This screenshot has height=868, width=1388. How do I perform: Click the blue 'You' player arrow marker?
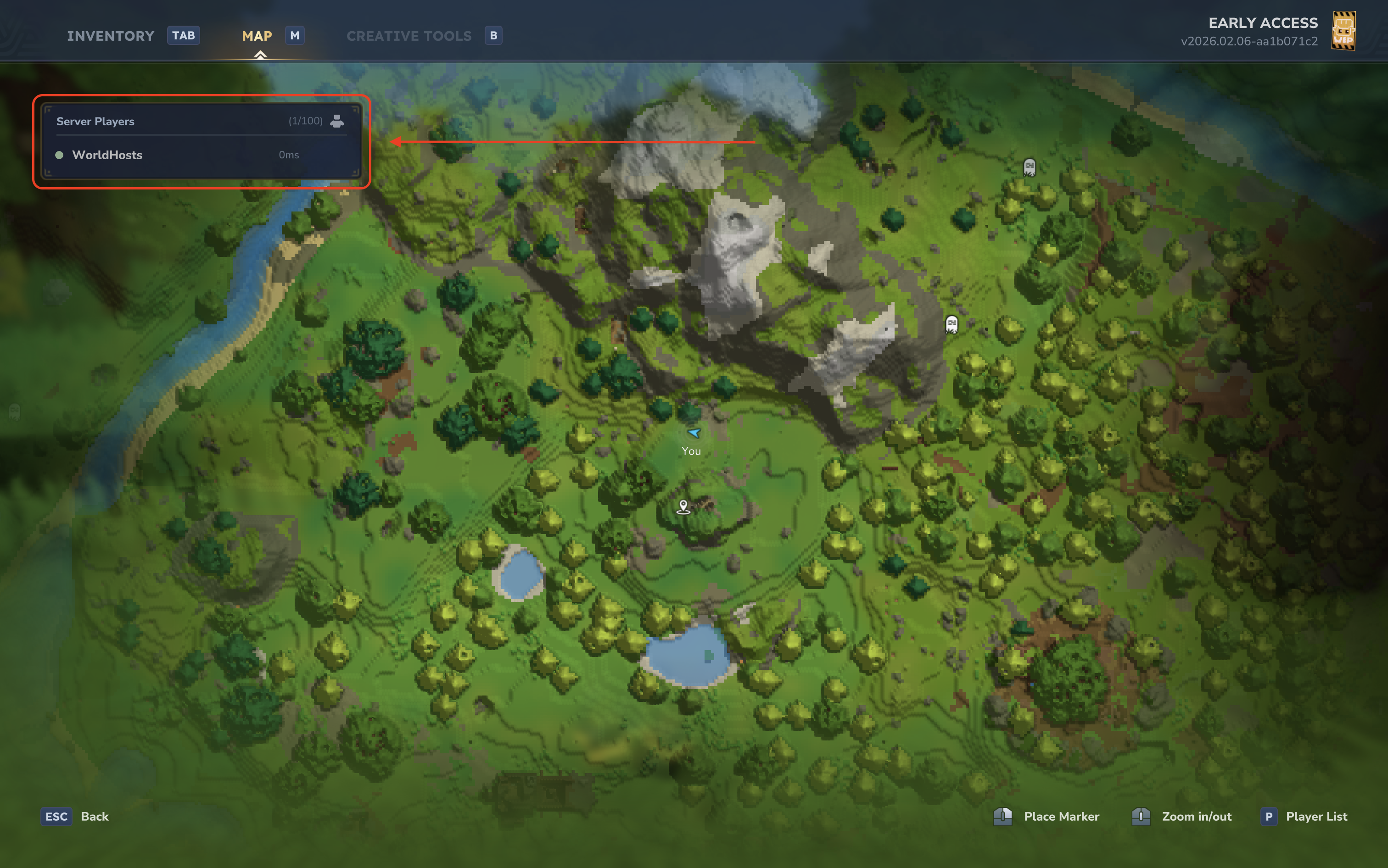point(694,433)
